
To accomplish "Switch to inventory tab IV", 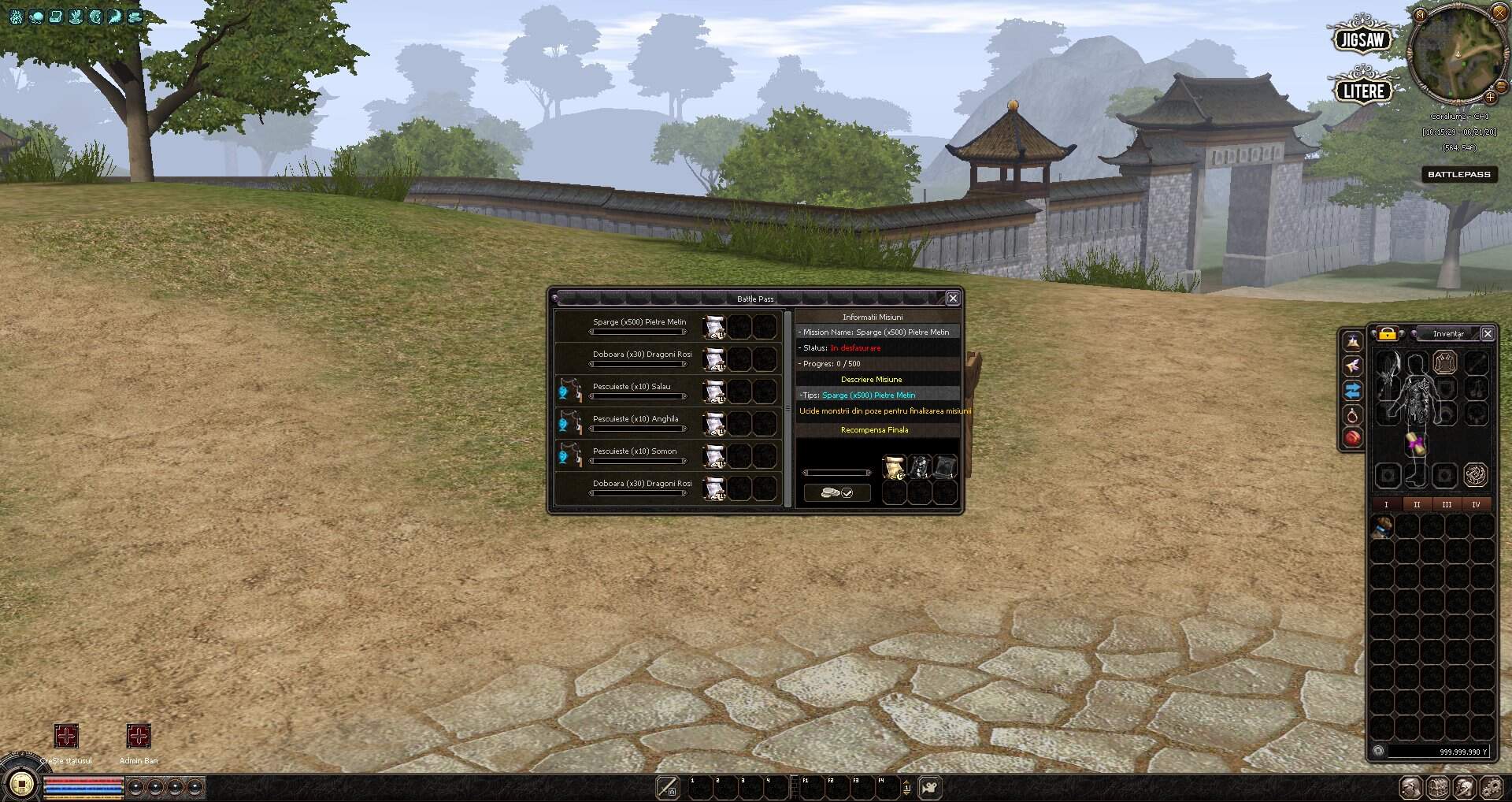I will click(1477, 504).
